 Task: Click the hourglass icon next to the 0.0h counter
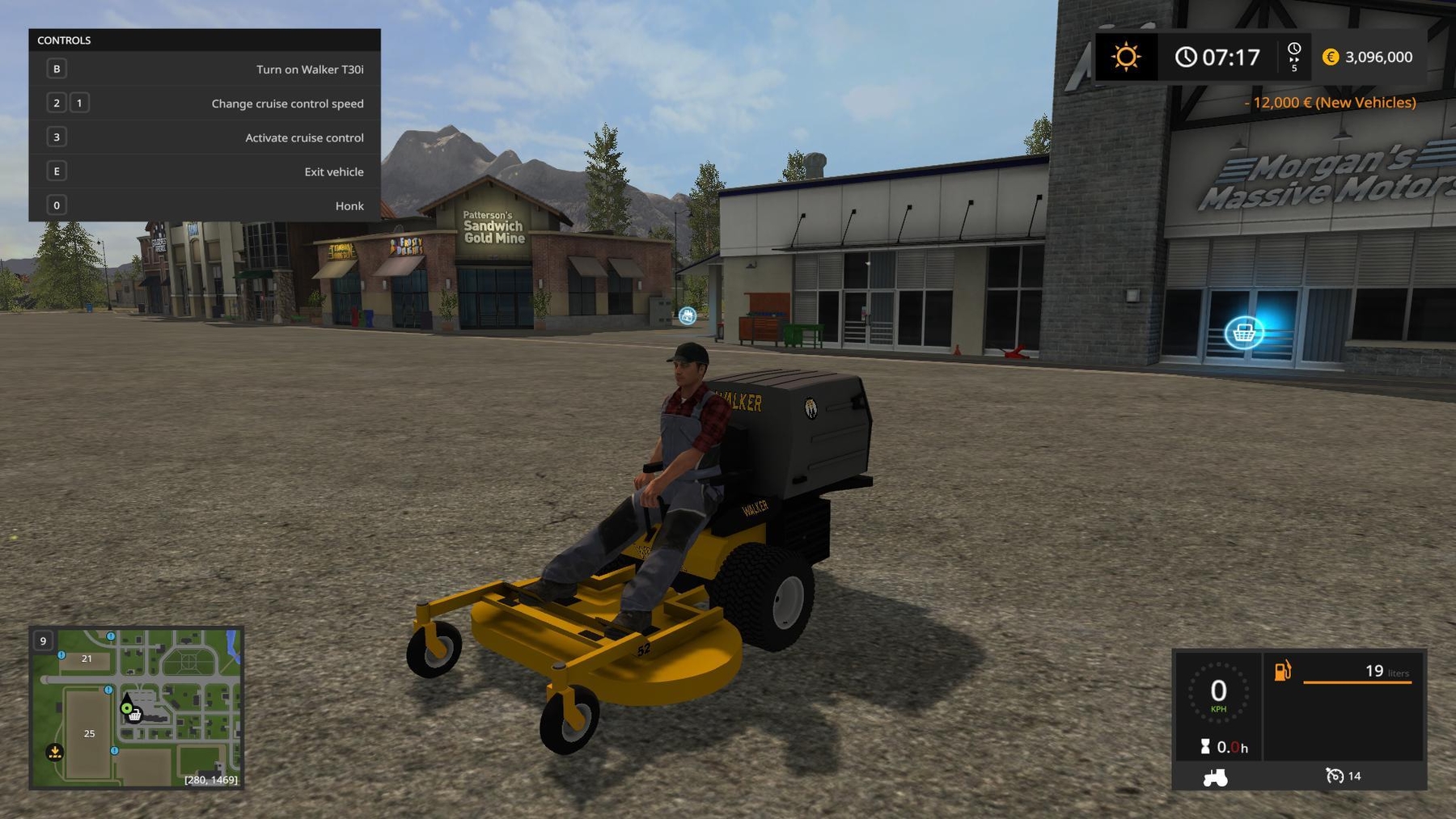click(x=1206, y=747)
